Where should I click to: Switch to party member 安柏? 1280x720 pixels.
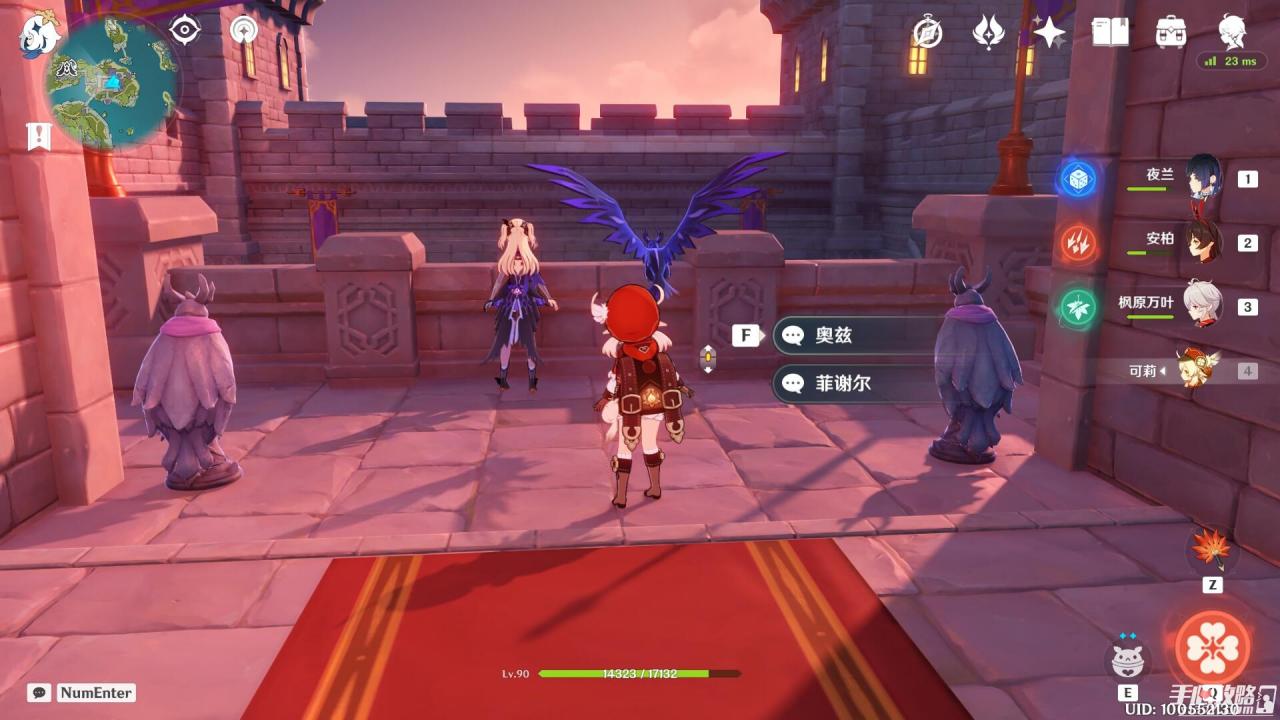(x=1203, y=243)
